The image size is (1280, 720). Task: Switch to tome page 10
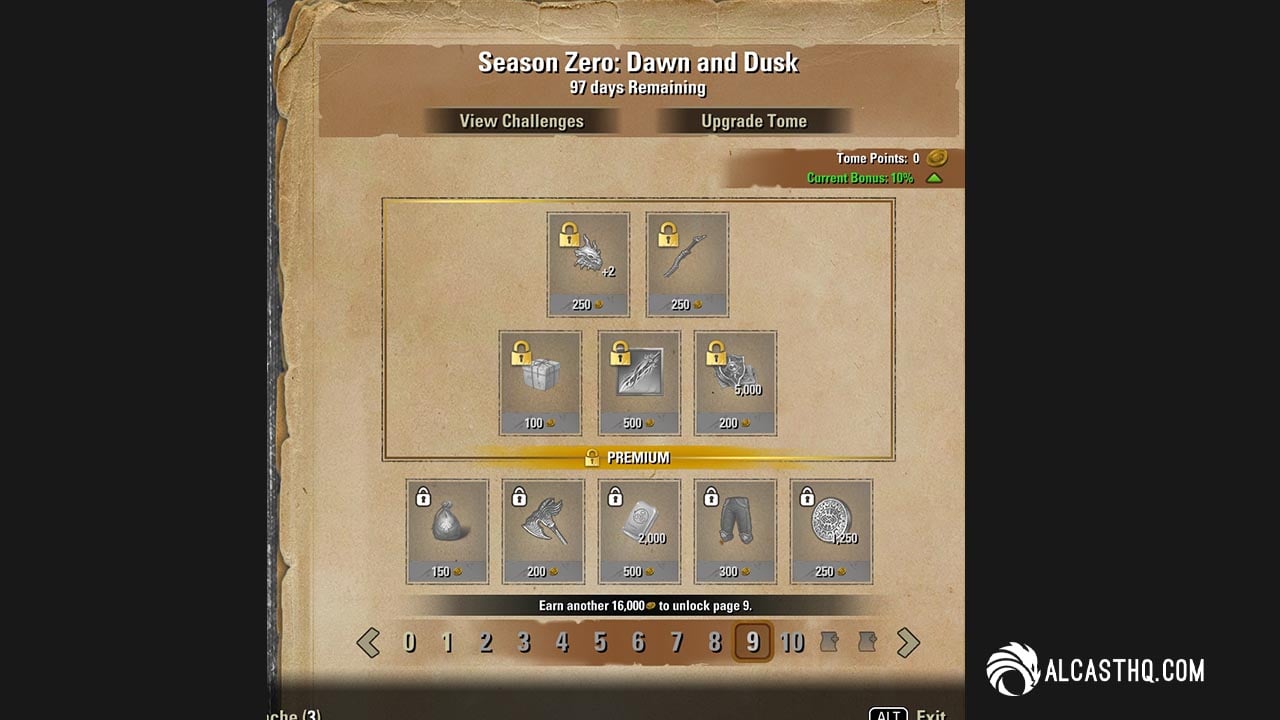pos(792,642)
